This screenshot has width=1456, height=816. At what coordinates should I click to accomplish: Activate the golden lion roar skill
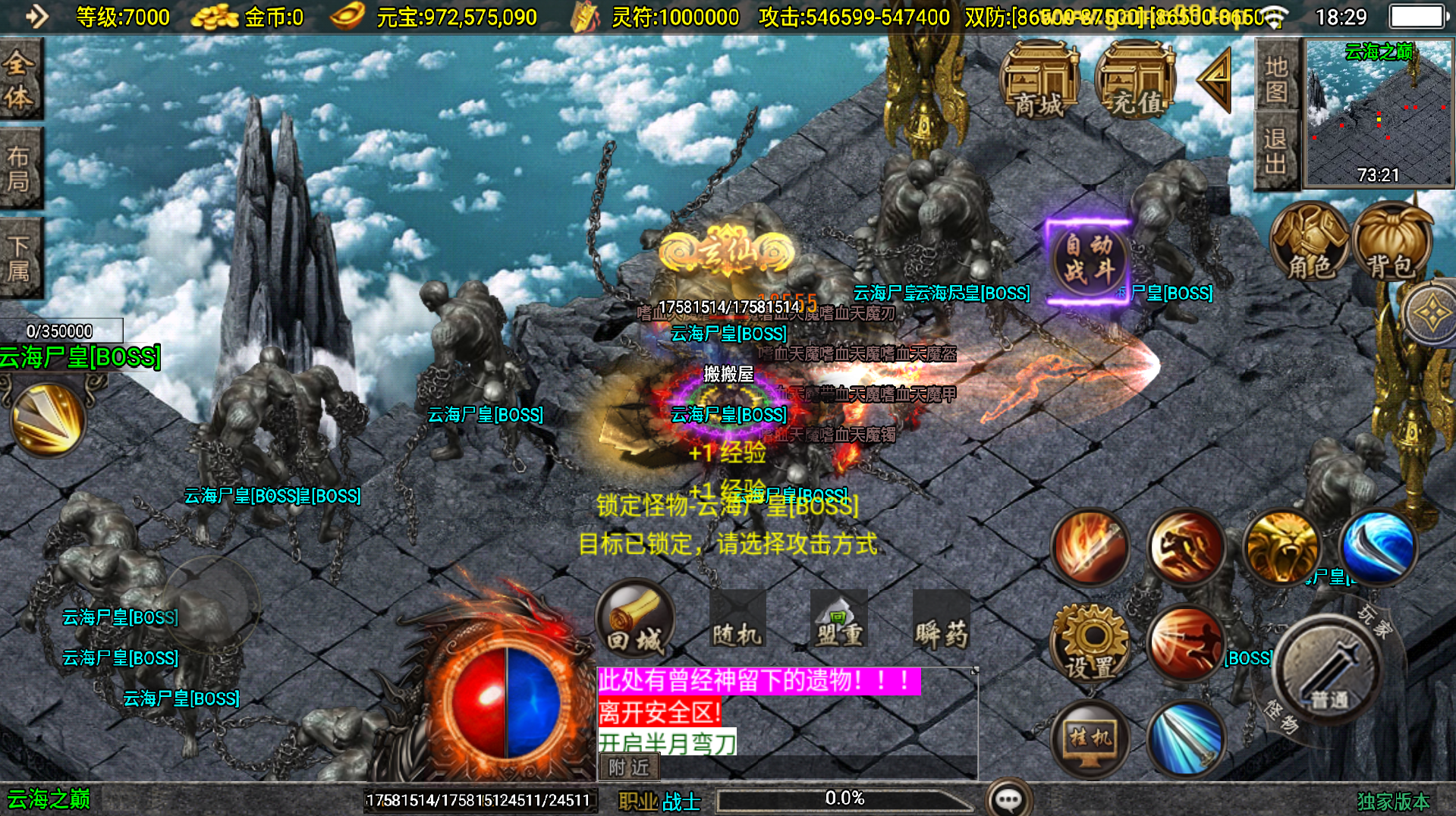(x=1281, y=548)
